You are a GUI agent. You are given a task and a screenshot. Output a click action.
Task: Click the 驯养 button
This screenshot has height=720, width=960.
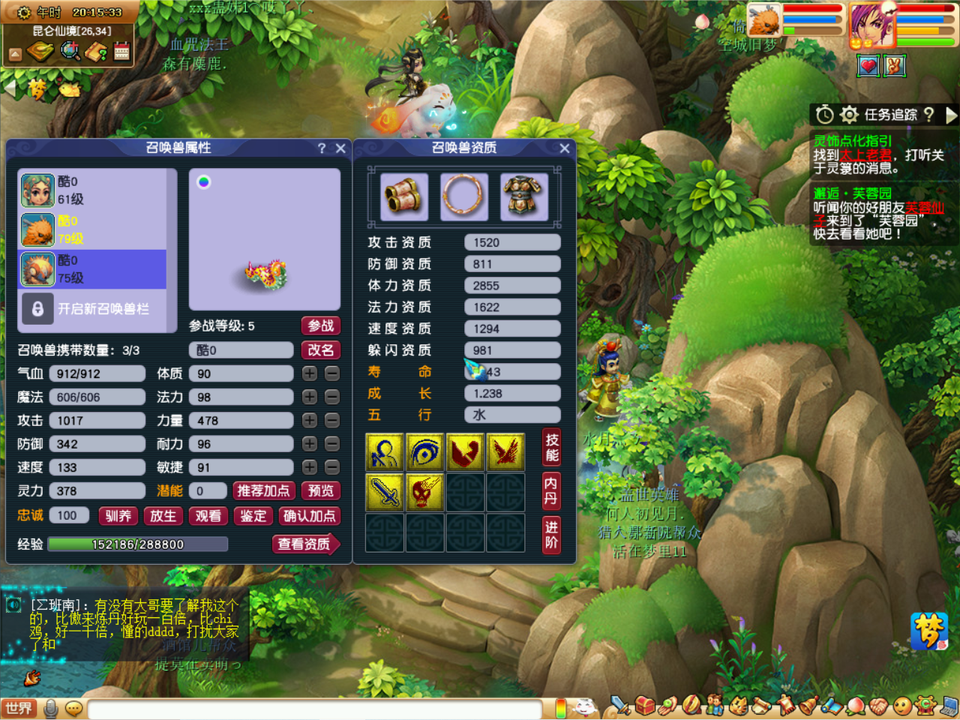pos(117,516)
